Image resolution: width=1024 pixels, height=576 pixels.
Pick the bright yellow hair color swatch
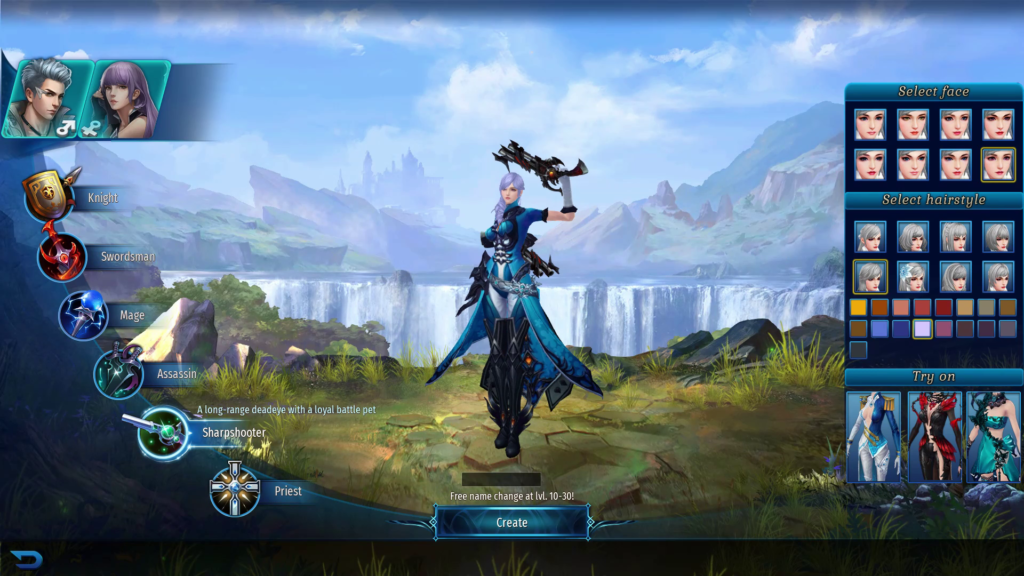858,307
